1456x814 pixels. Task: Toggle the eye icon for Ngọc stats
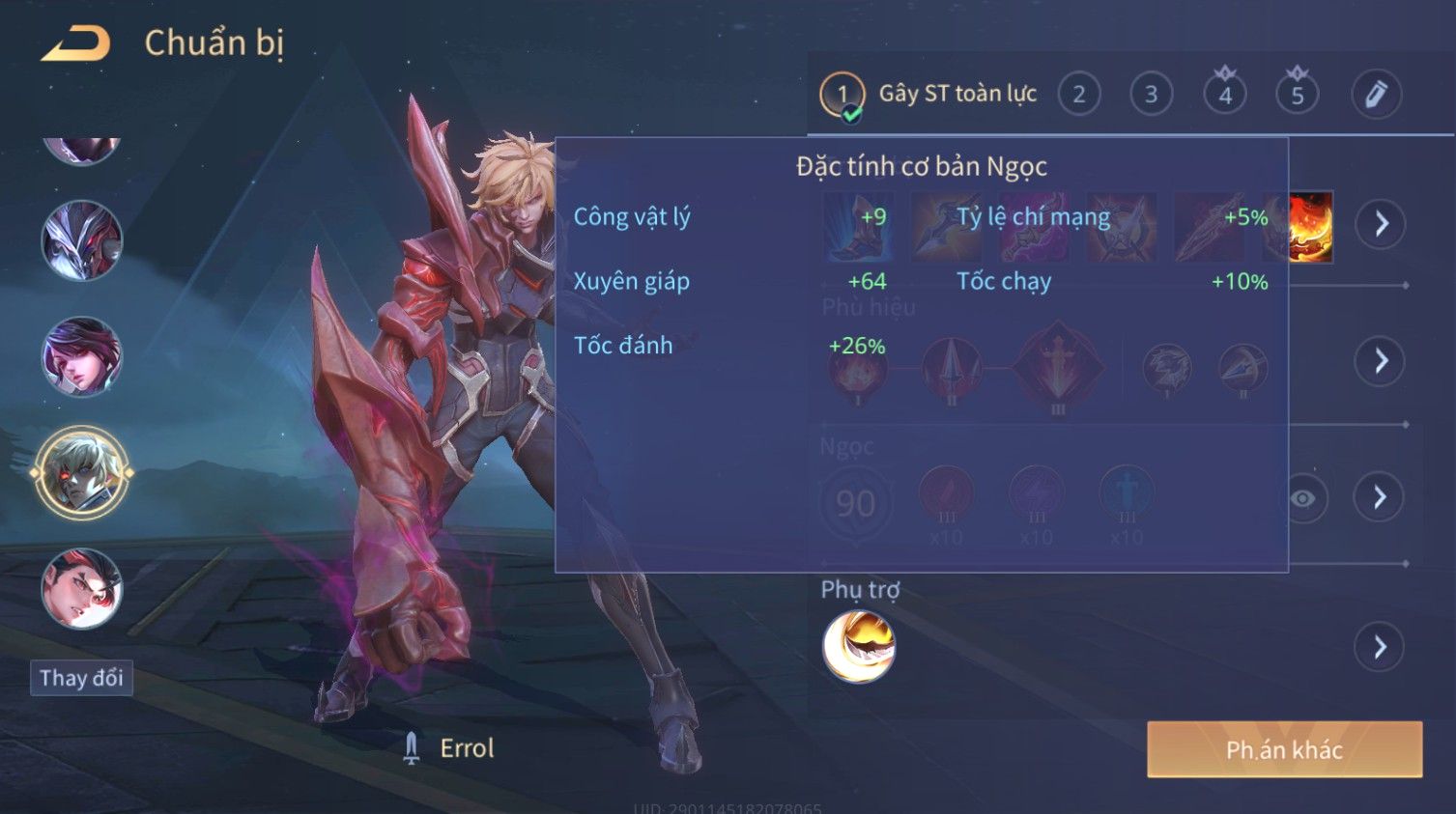[1302, 498]
